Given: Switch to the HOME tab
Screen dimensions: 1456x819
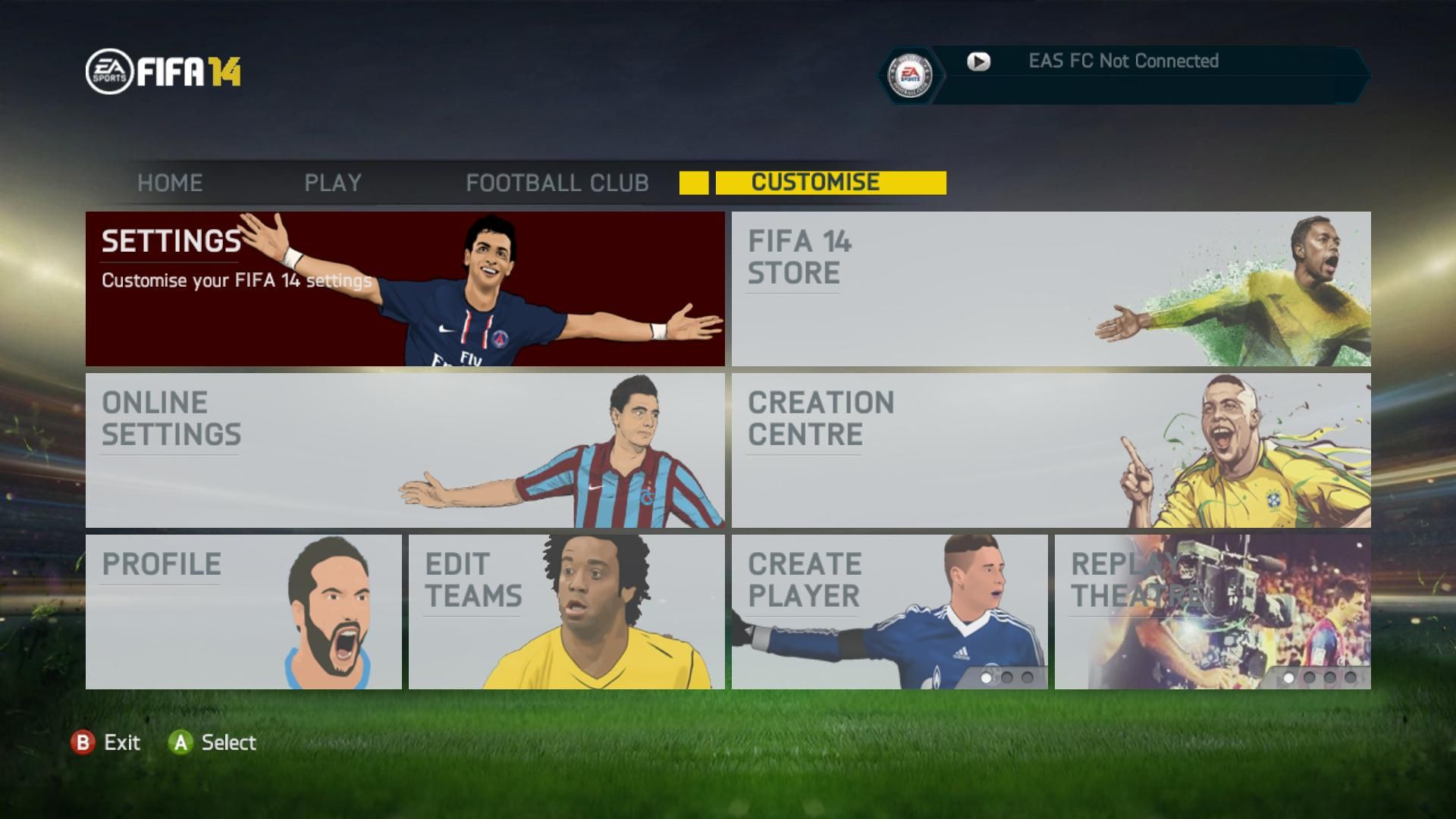Looking at the screenshot, I should pos(170,183).
